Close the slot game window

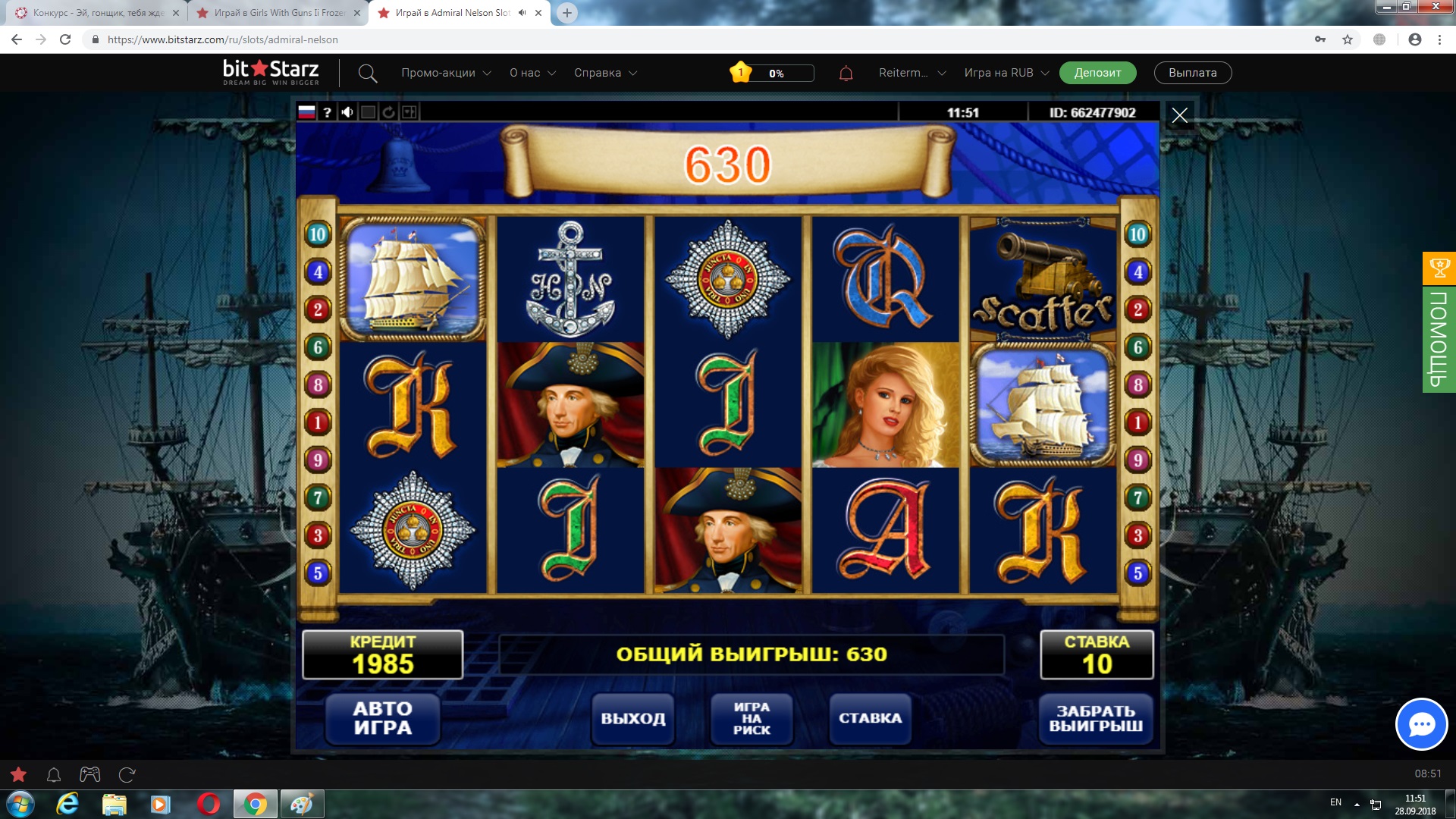click(1179, 115)
